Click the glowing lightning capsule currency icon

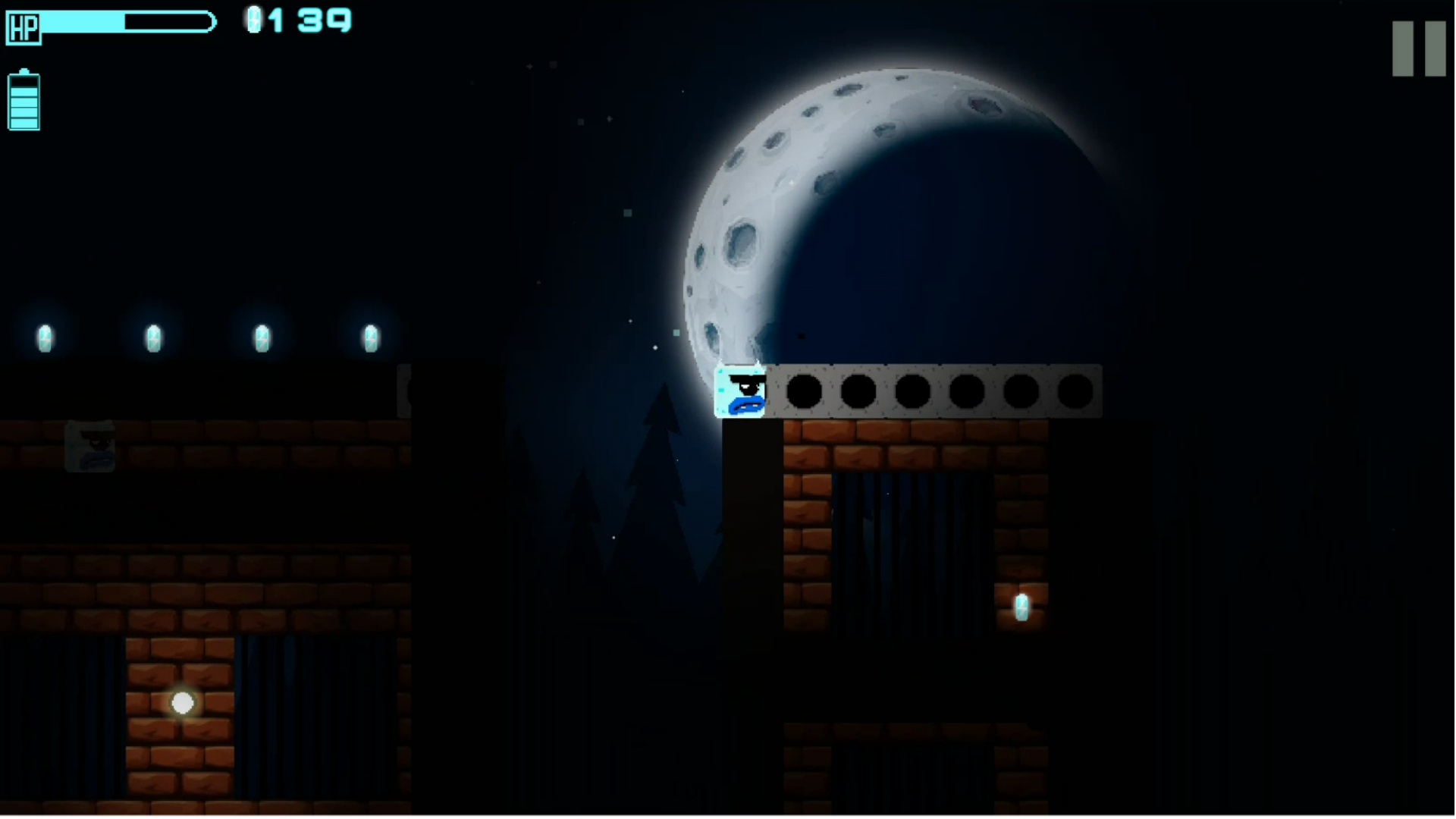pyautogui.click(x=254, y=19)
